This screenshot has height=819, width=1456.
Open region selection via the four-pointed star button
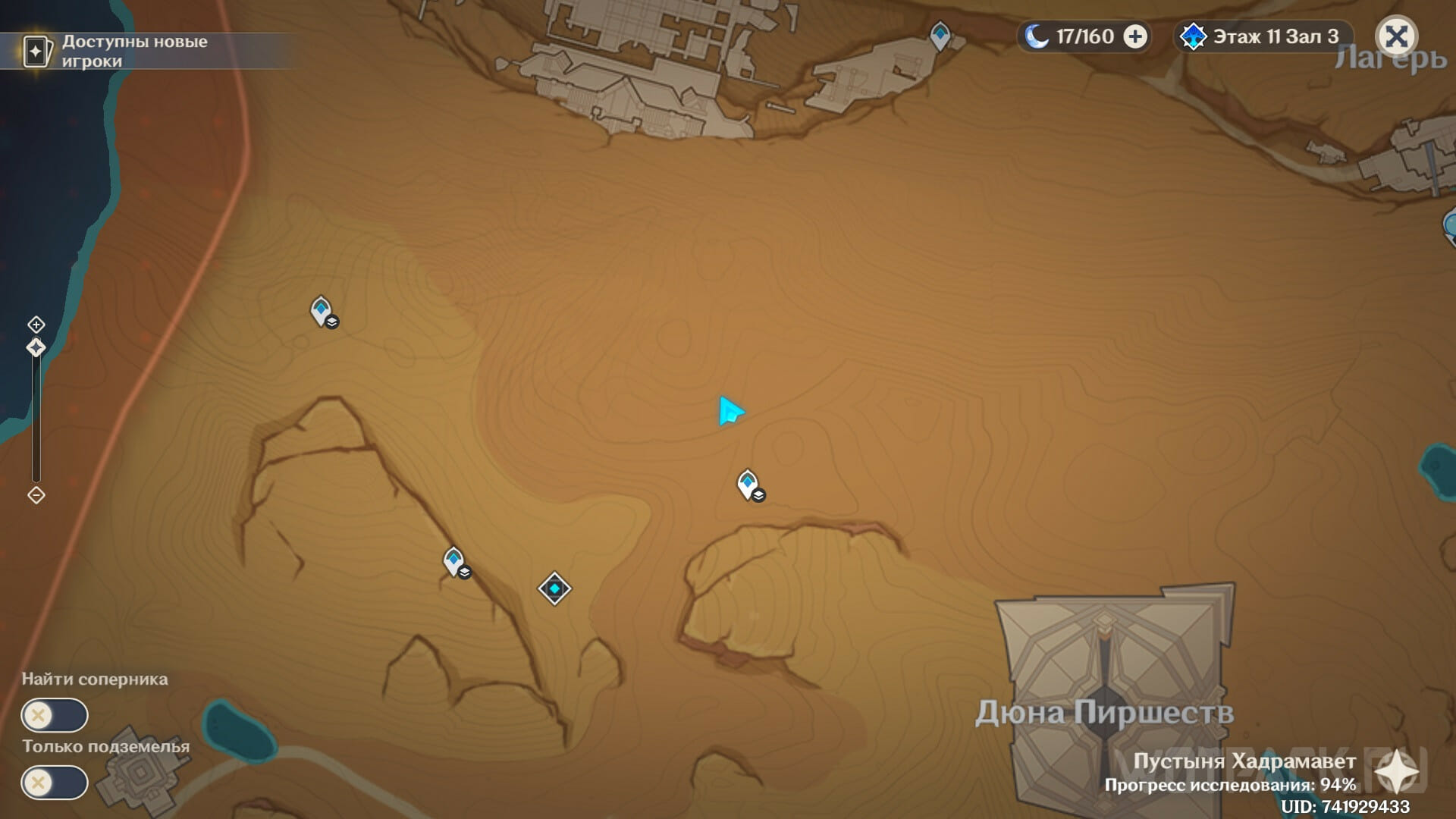pos(1396,772)
